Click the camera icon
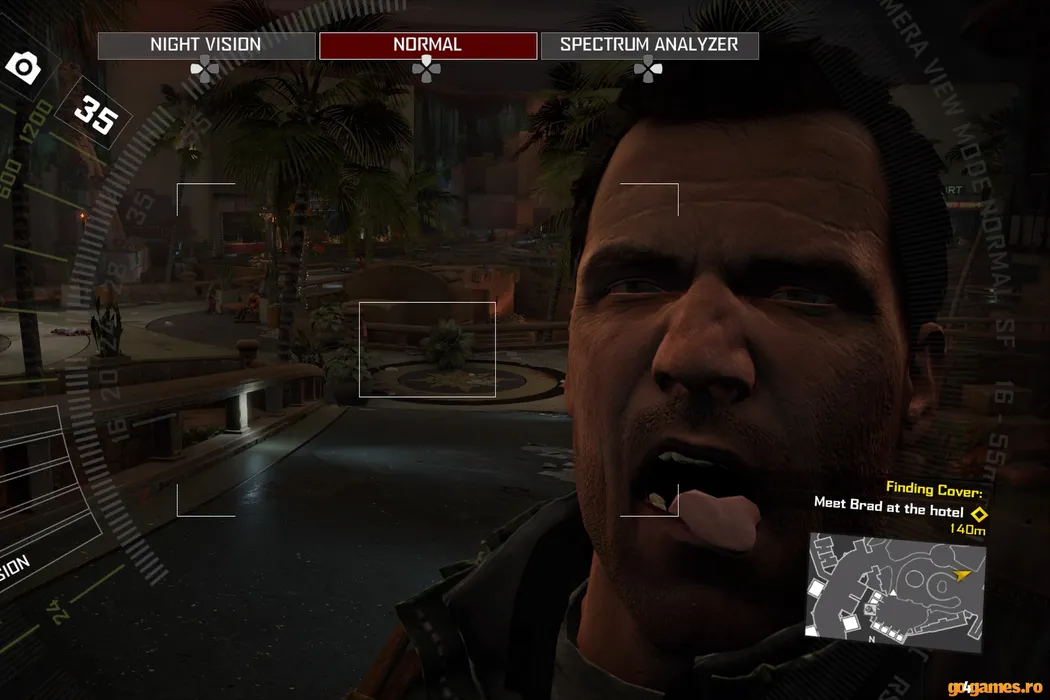1050x700 pixels. click(23, 68)
